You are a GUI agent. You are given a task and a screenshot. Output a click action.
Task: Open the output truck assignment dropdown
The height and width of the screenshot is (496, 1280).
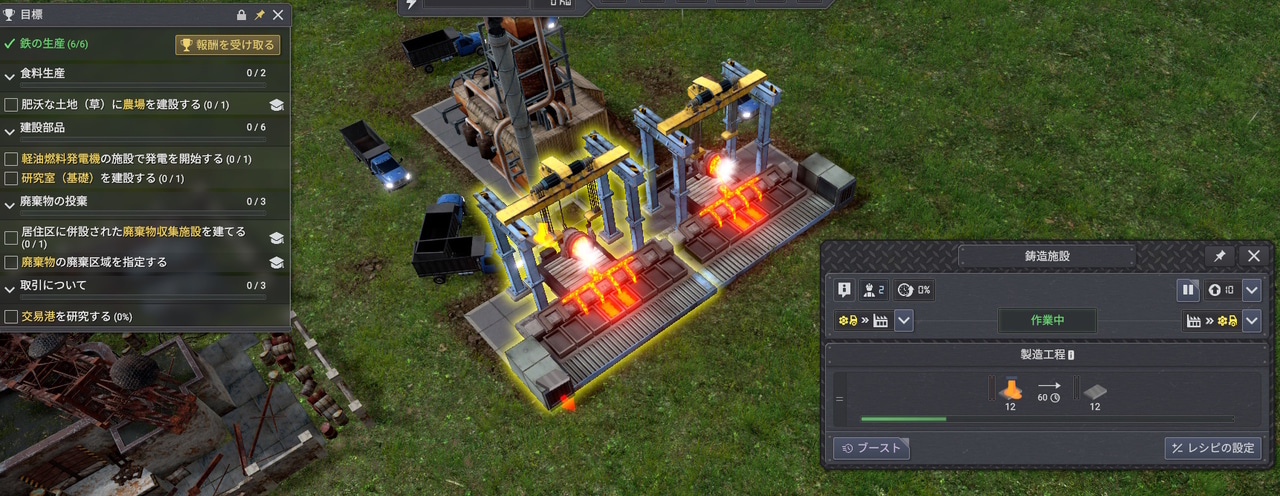tap(1252, 321)
